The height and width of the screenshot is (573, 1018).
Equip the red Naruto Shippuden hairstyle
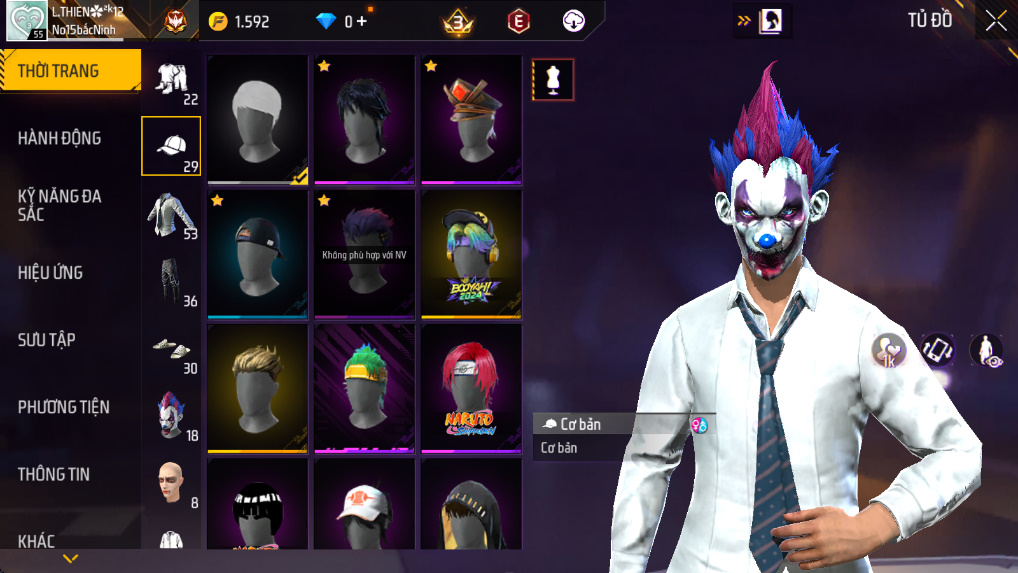(x=471, y=387)
